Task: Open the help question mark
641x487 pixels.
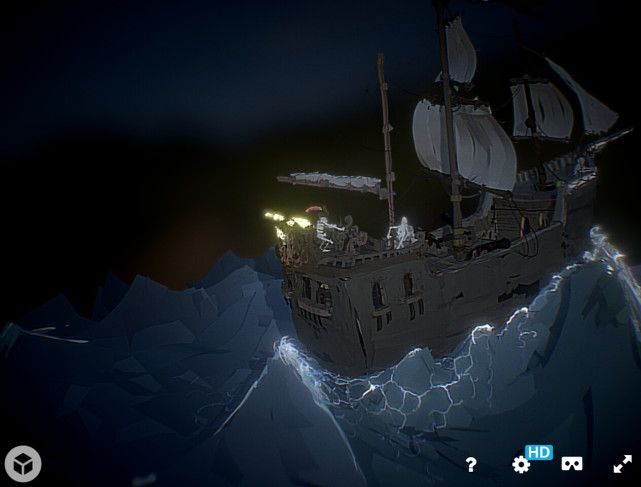Action: point(471,464)
